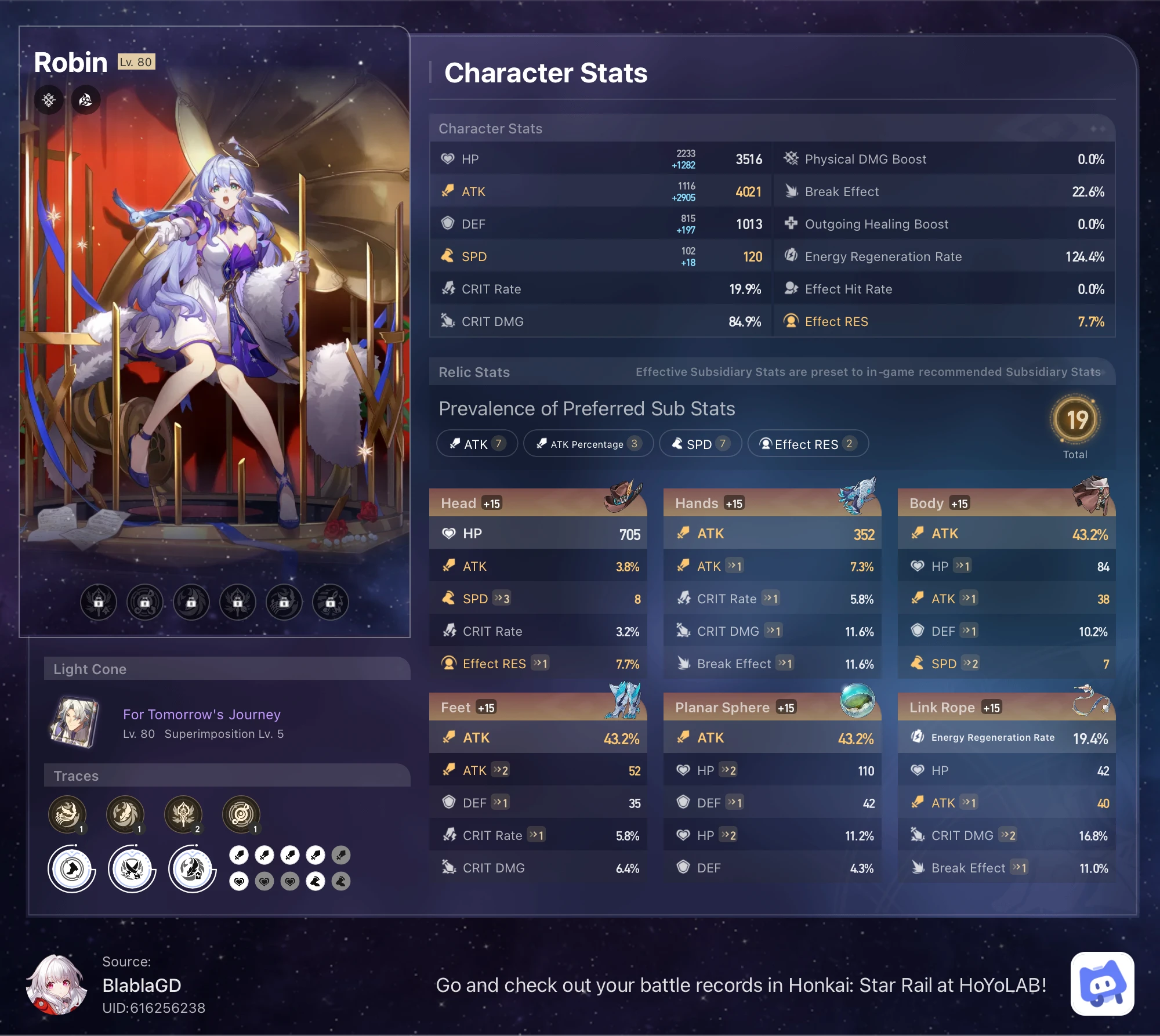Switch to the Character Stats section header
This screenshot has height=1036, width=1160.
pyautogui.click(x=491, y=128)
